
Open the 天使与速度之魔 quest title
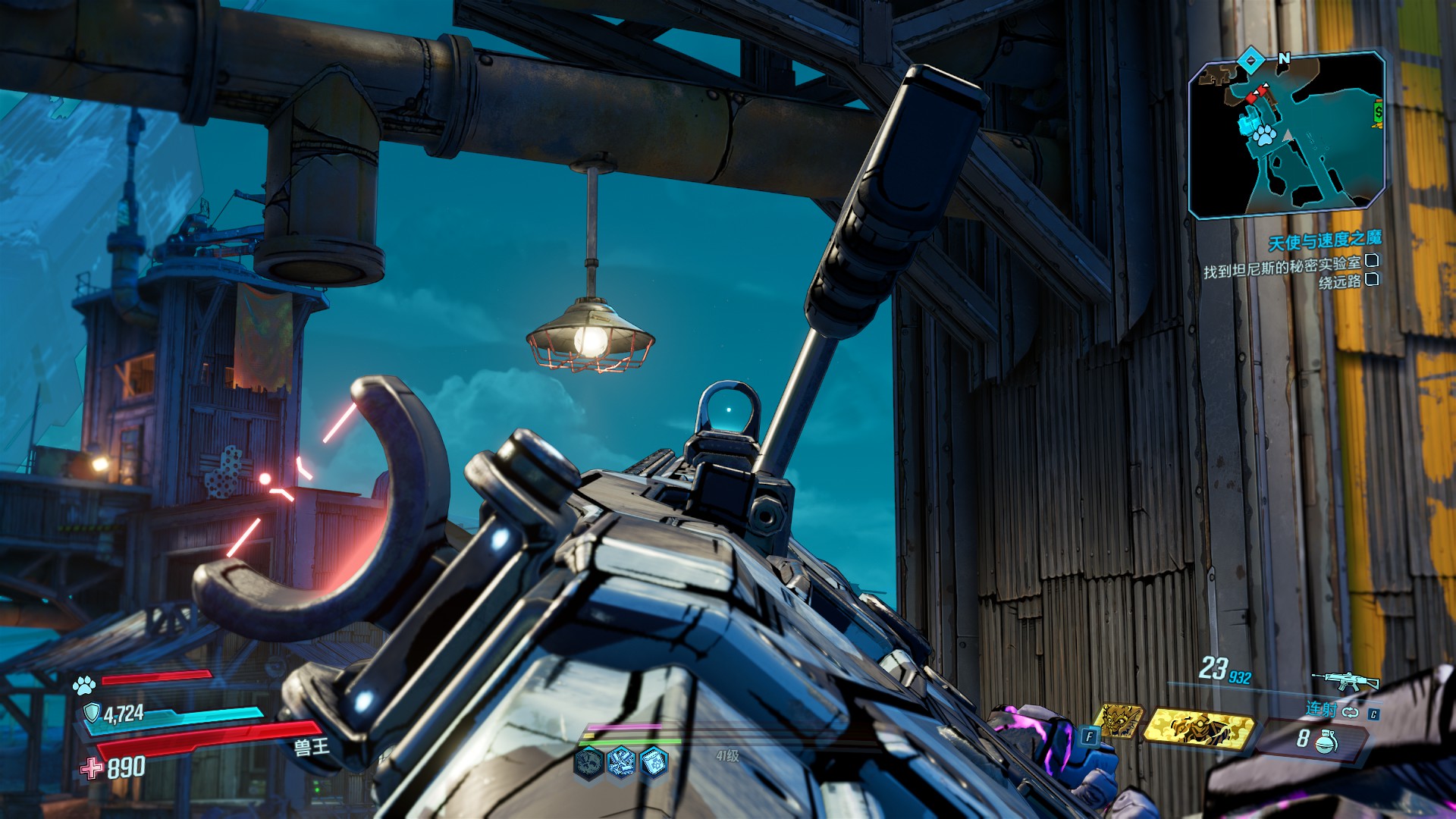point(1325,241)
